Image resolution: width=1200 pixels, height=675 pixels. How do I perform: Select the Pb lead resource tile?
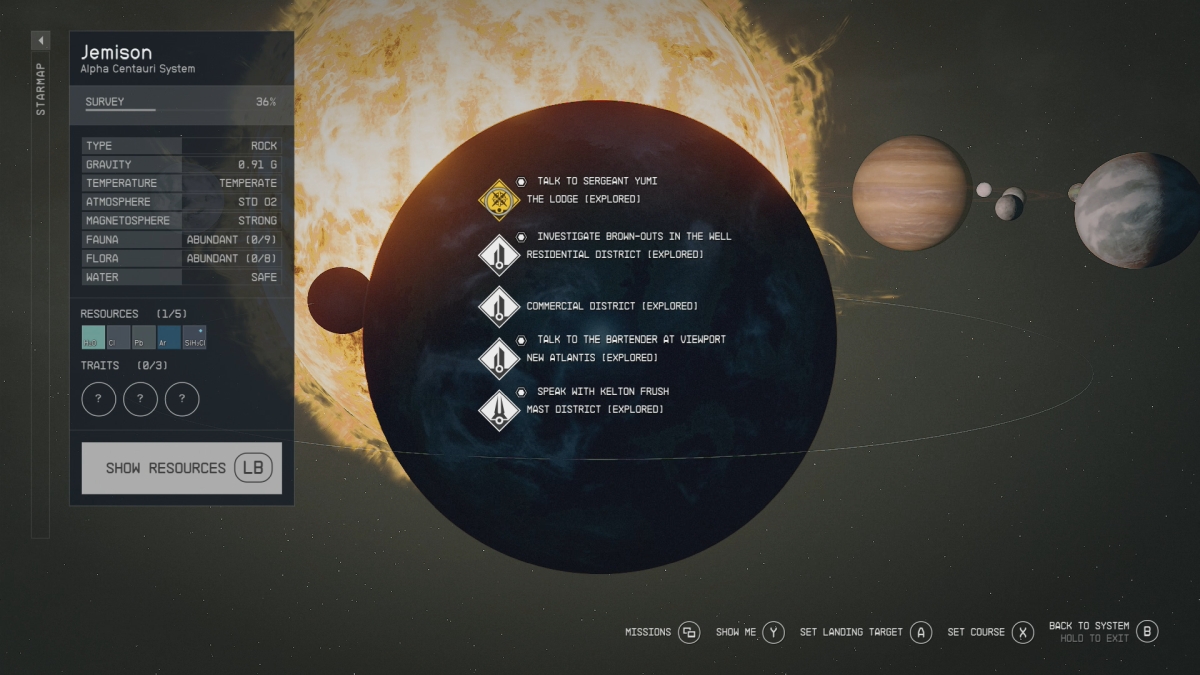click(x=144, y=337)
